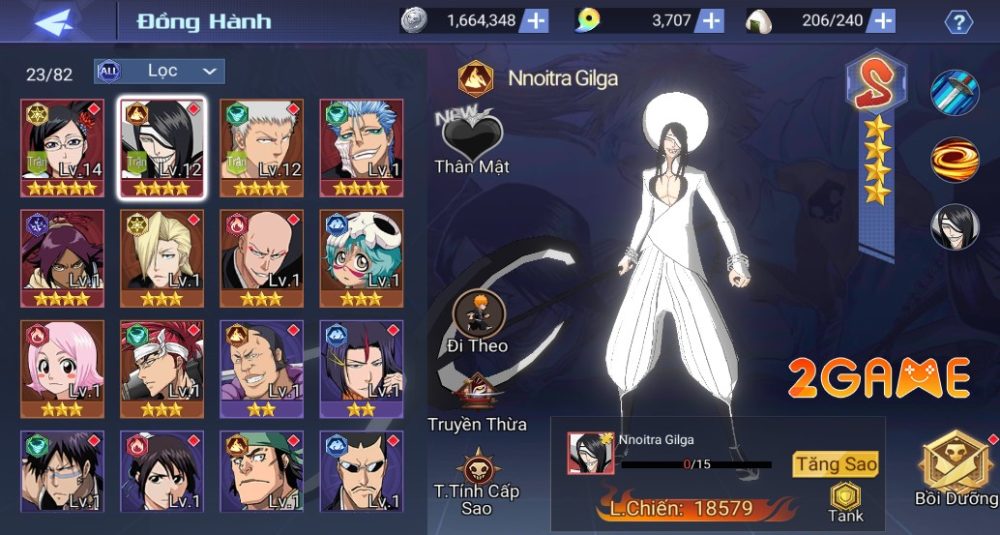
Task: View the orange fire swirl skill
Action: tap(955, 159)
